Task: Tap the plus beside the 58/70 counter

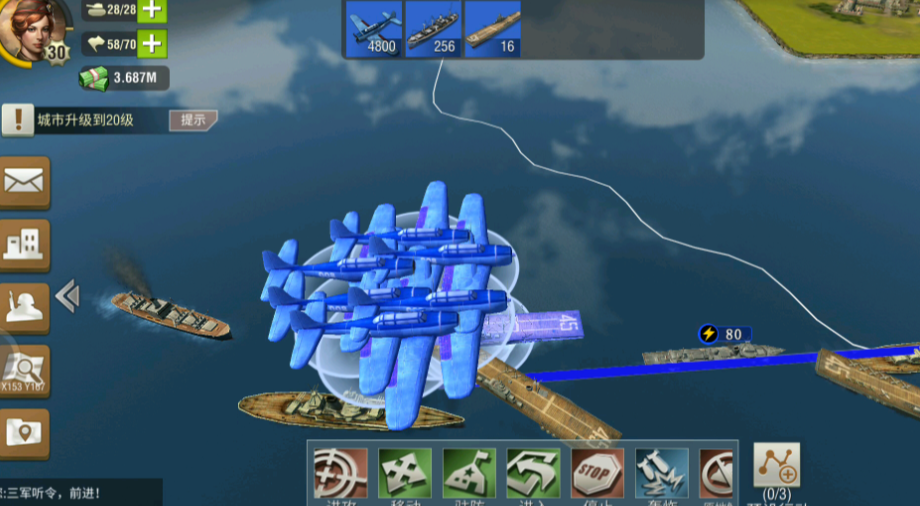Action: [x=151, y=43]
